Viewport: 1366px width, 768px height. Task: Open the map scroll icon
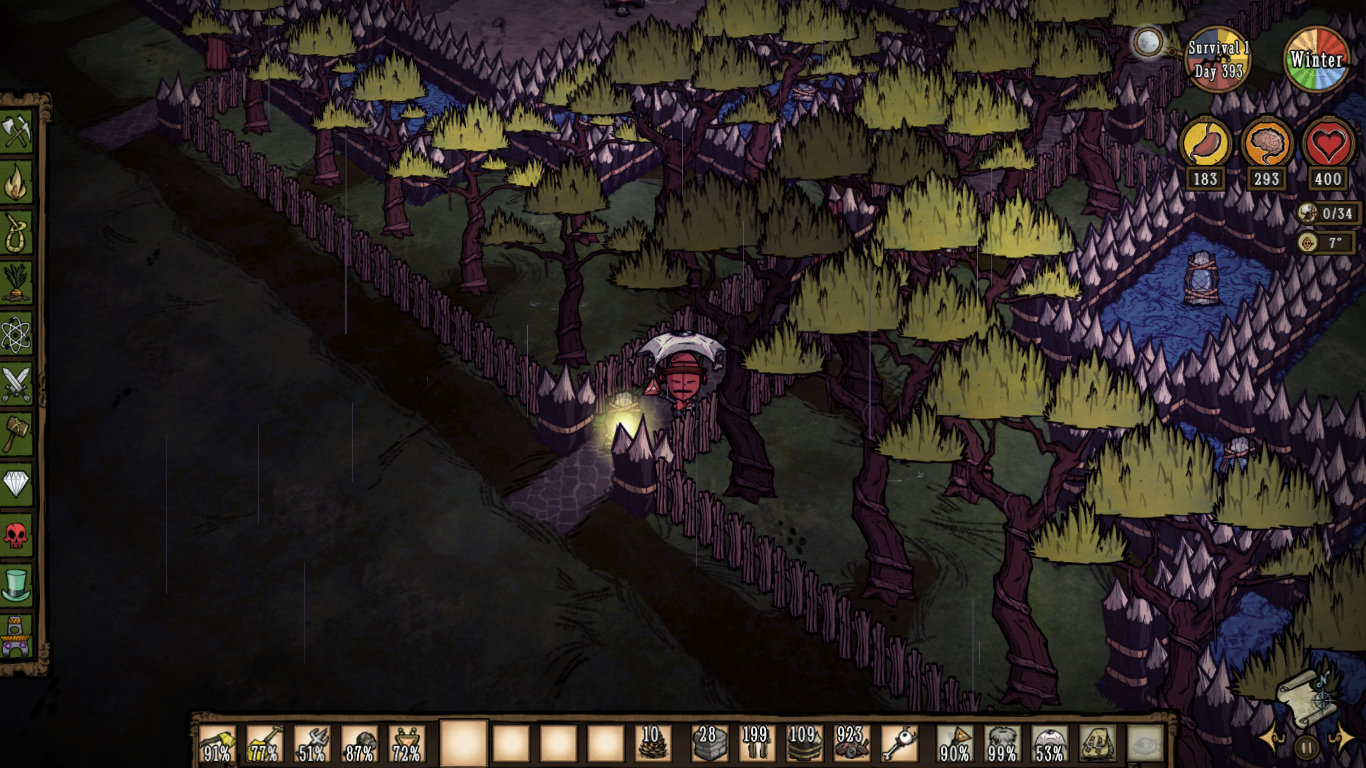1304,697
